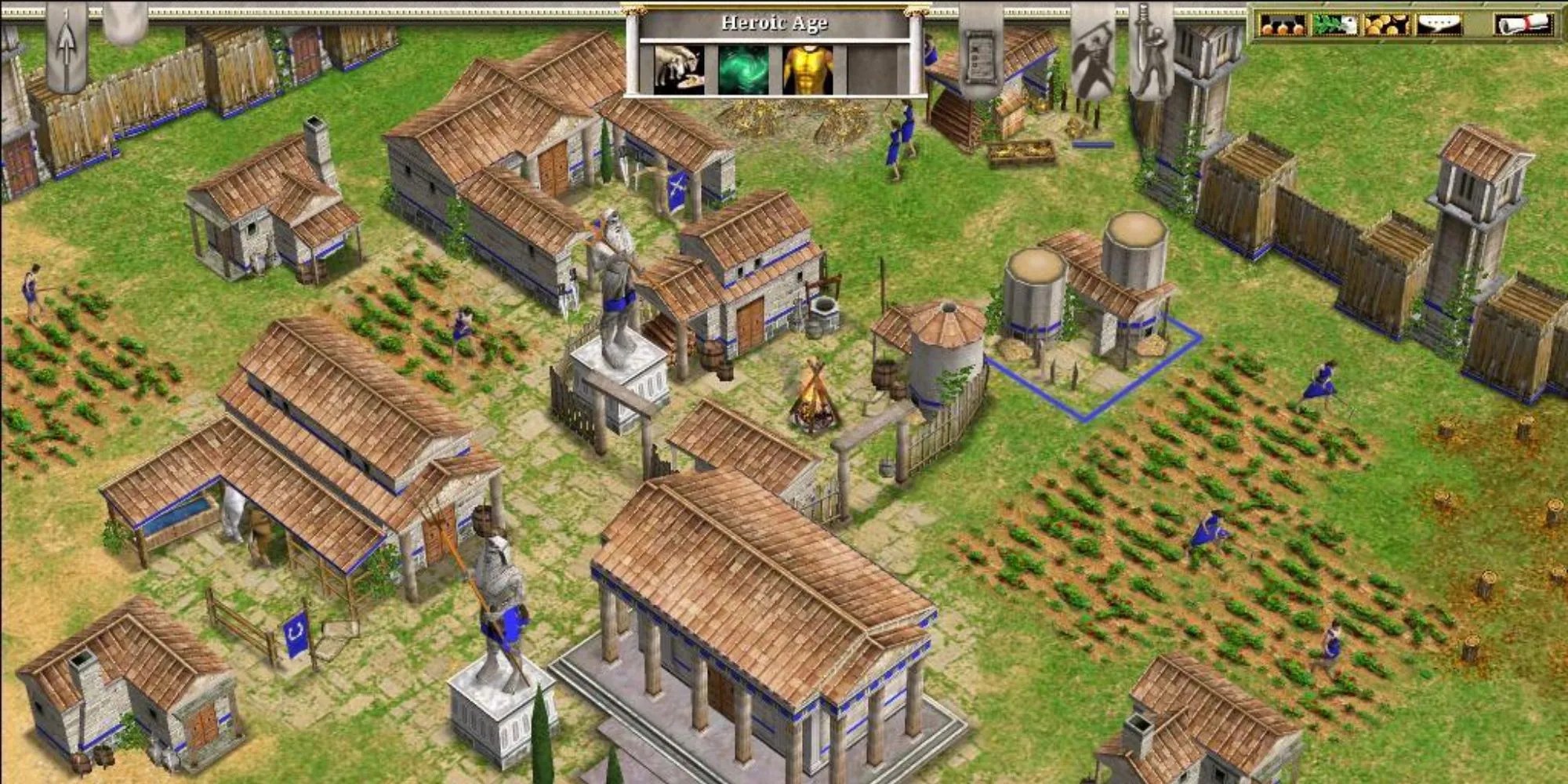This screenshot has height=784, width=1568.
Task: Click the gold pile resource icon
Action: tap(1388, 24)
